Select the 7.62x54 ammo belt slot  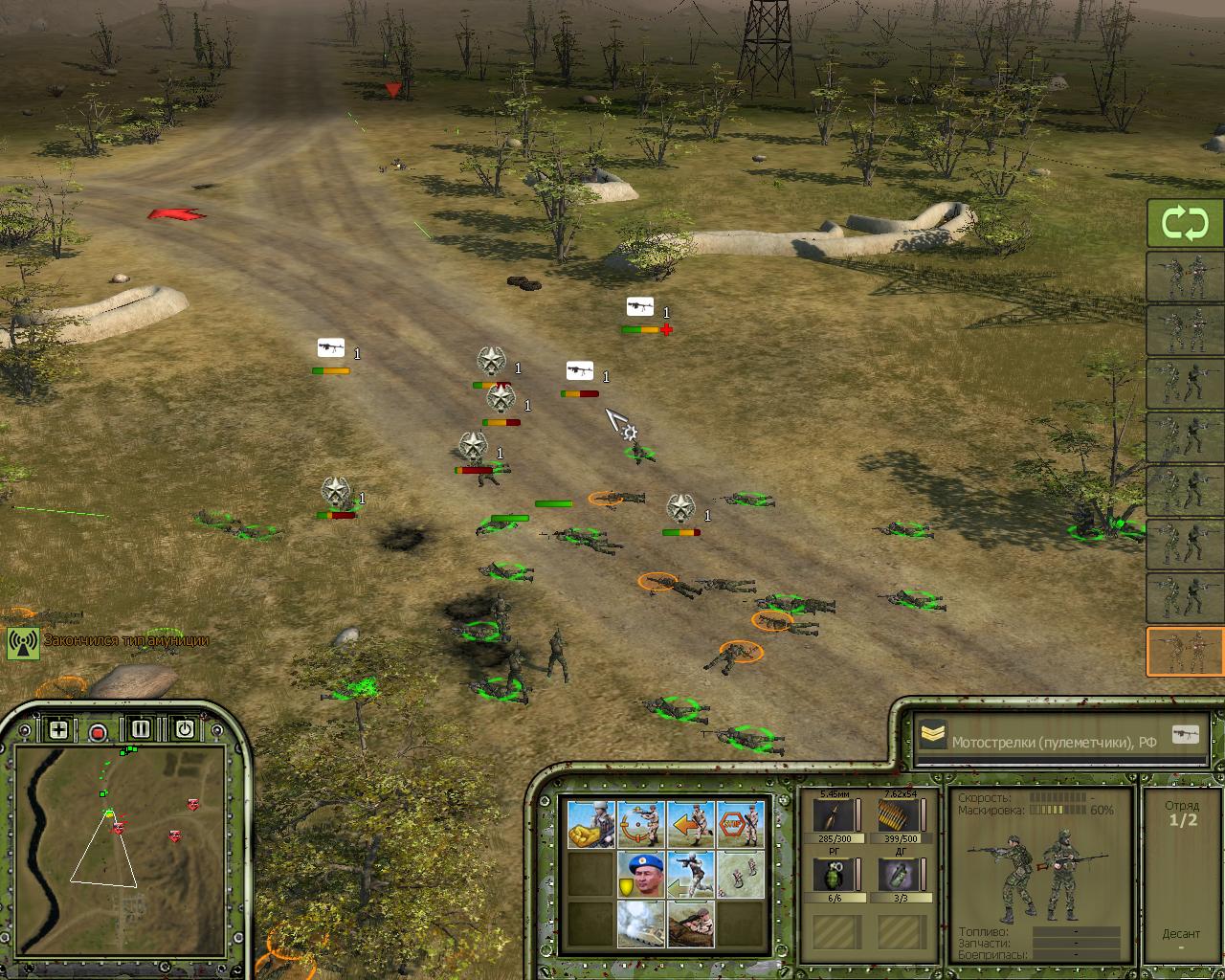coord(899,815)
